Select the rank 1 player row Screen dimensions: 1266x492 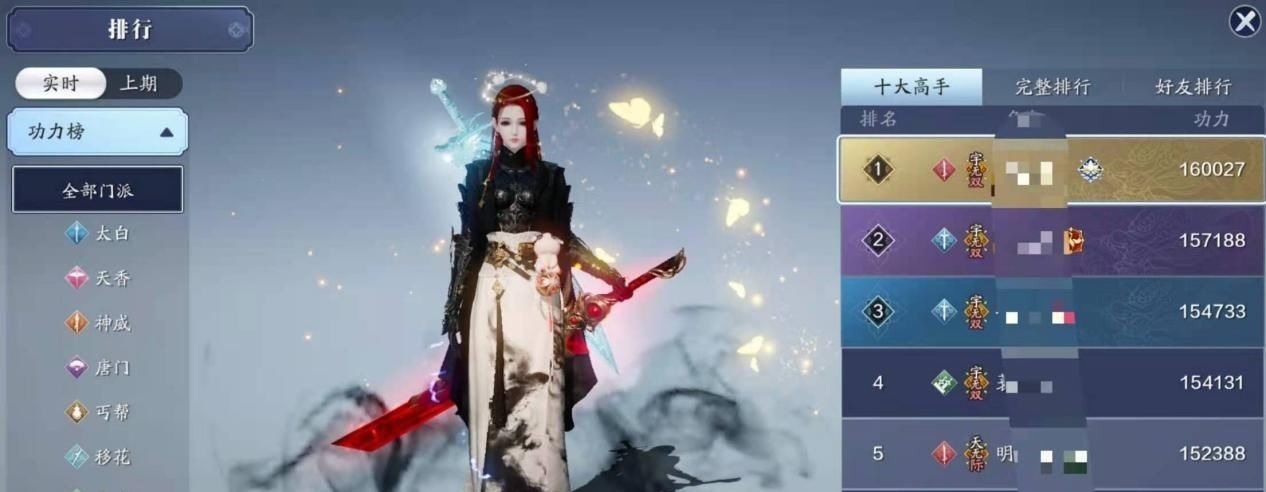coord(1051,170)
